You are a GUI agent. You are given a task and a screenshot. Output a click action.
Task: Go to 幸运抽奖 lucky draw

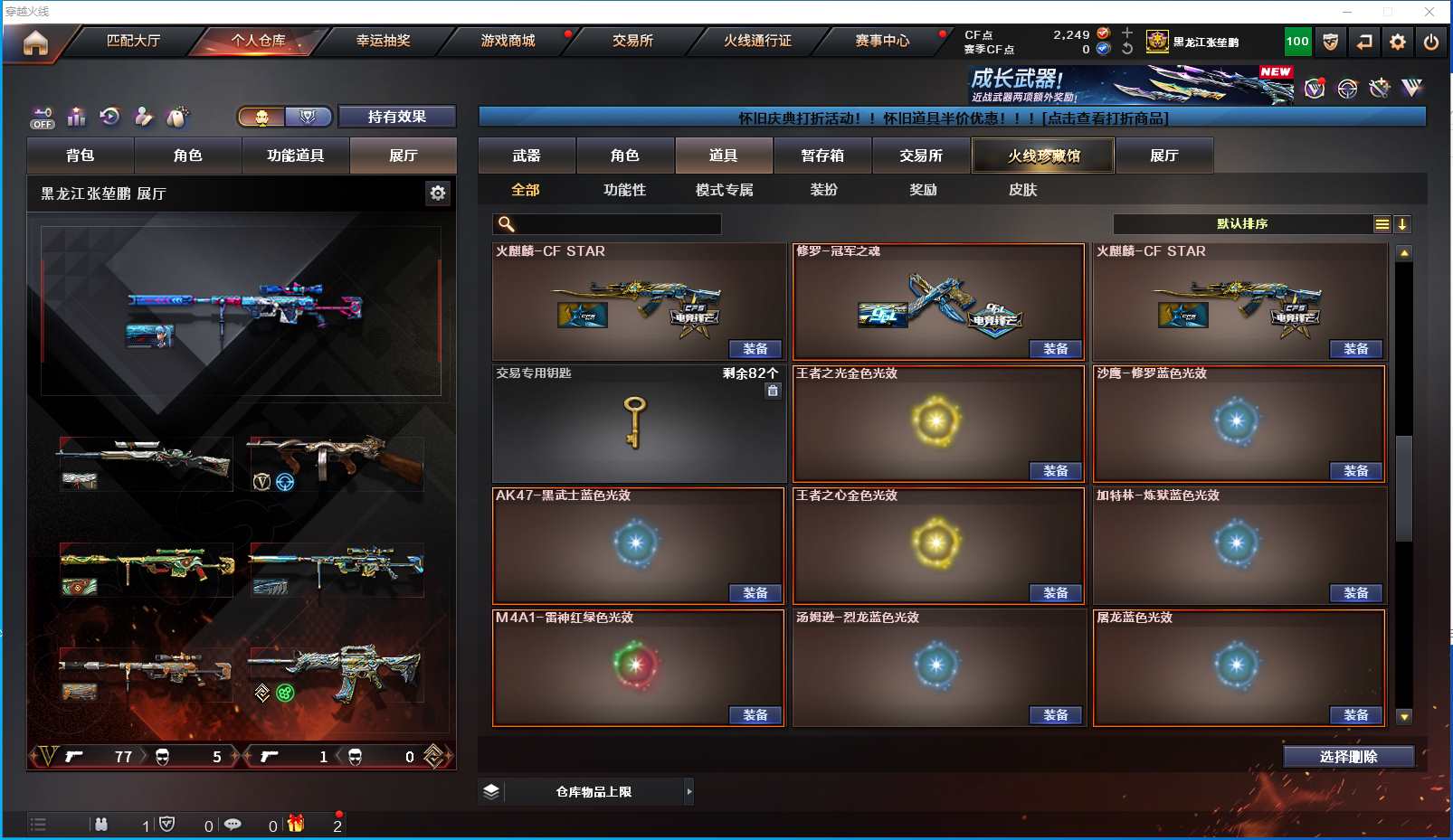coord(383,41)
